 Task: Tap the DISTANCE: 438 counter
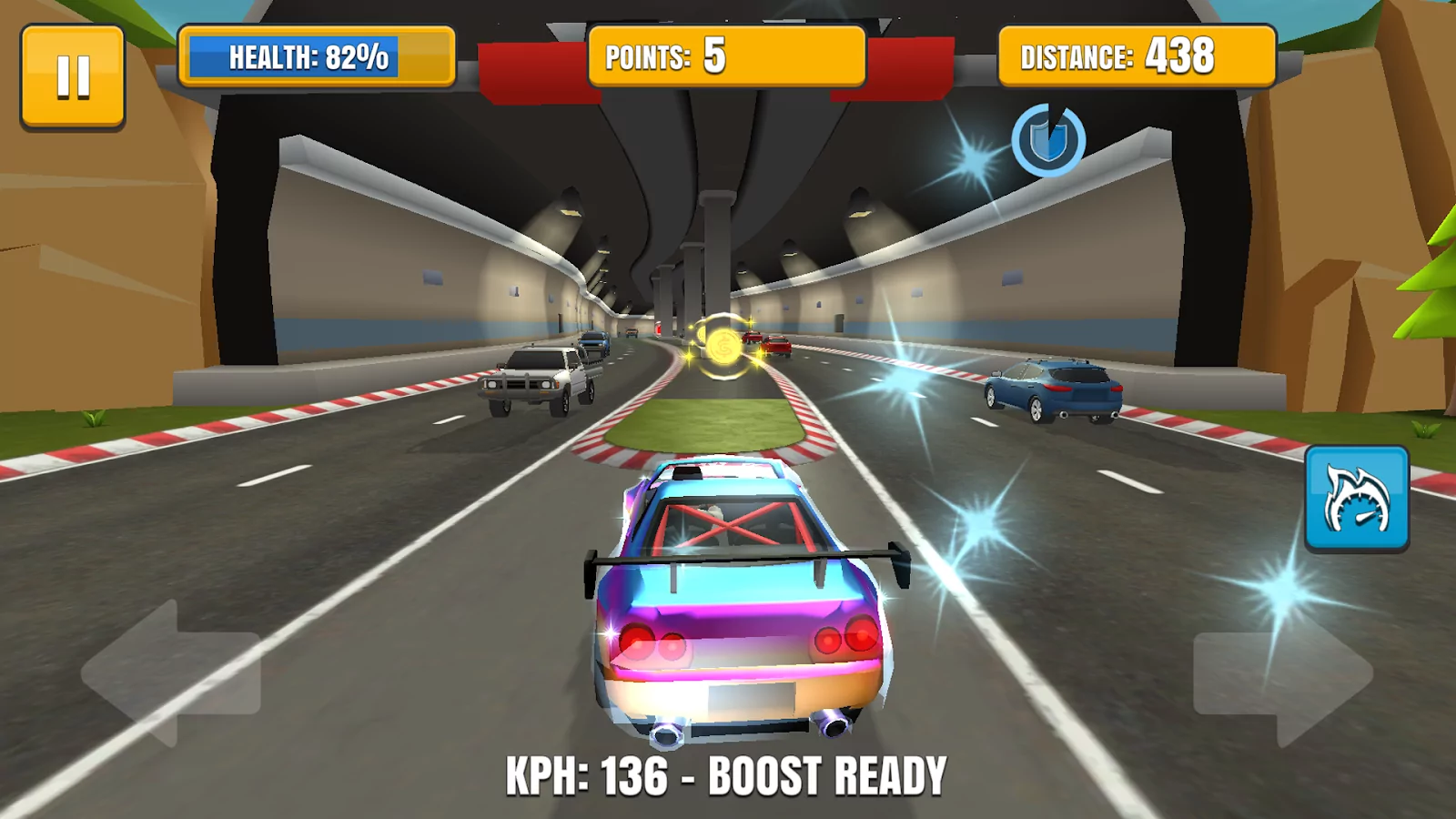pos(1136,56)
